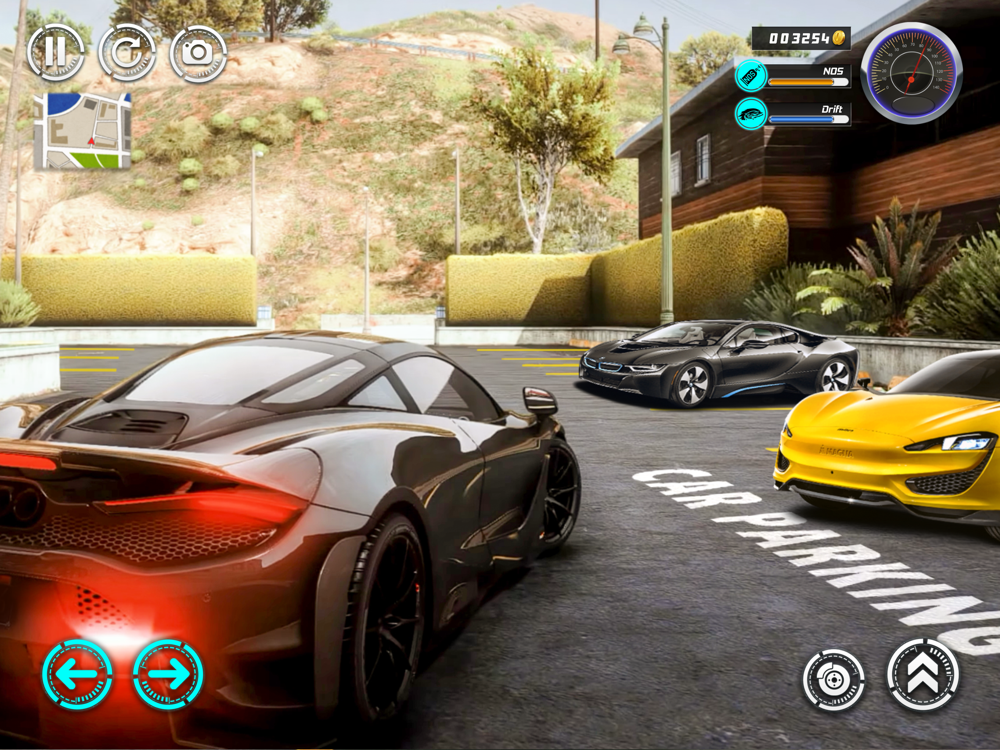Switch camera view with the camera icon
The width and height of the screenshot is (1000, 750).
[x=198, y=53]
